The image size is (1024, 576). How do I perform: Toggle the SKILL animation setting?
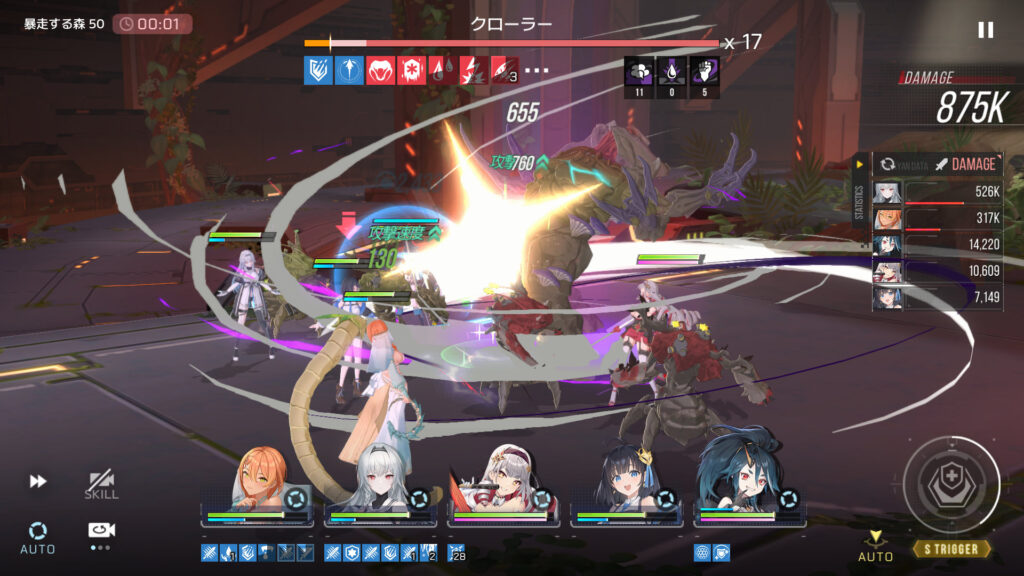coord(101,484)
